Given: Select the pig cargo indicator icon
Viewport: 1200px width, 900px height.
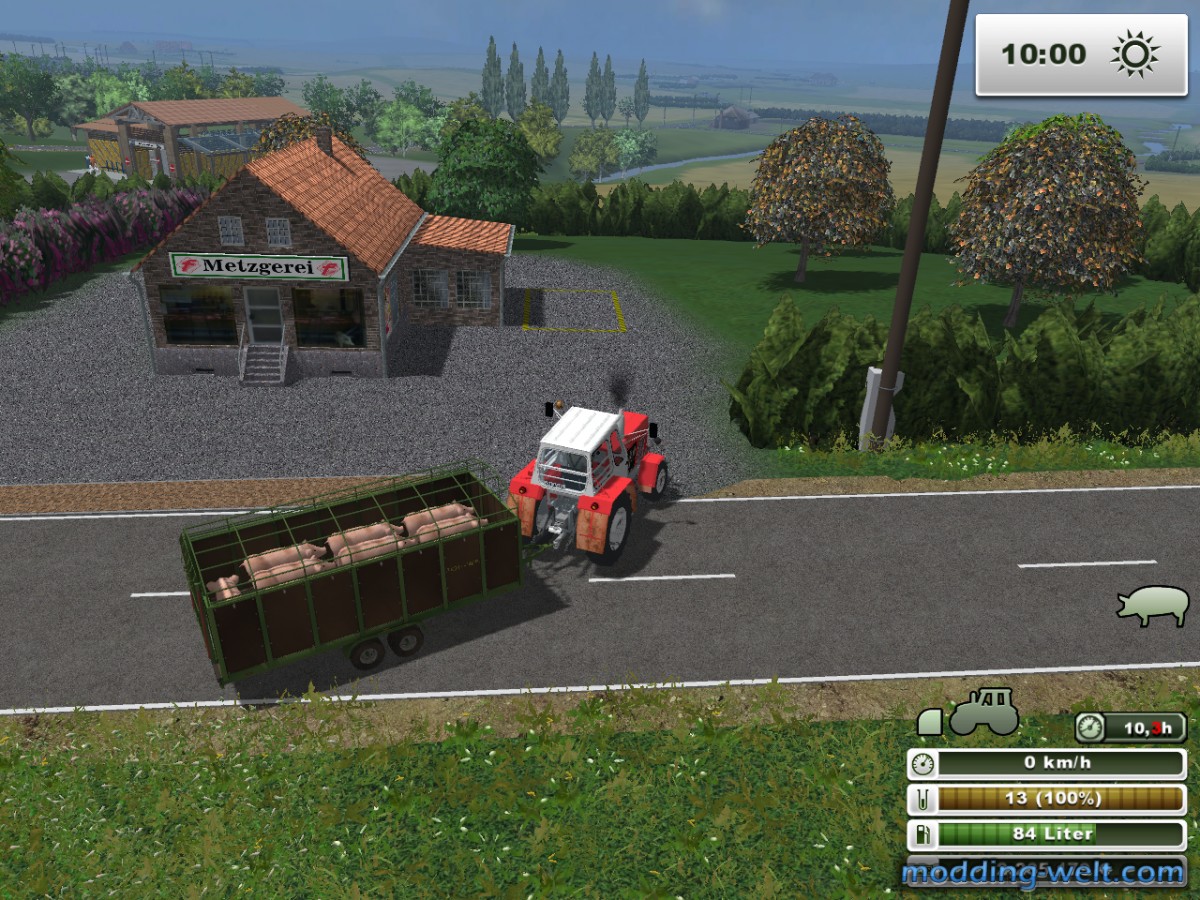Looking at the screenshot, I should tap(1153, 605).
